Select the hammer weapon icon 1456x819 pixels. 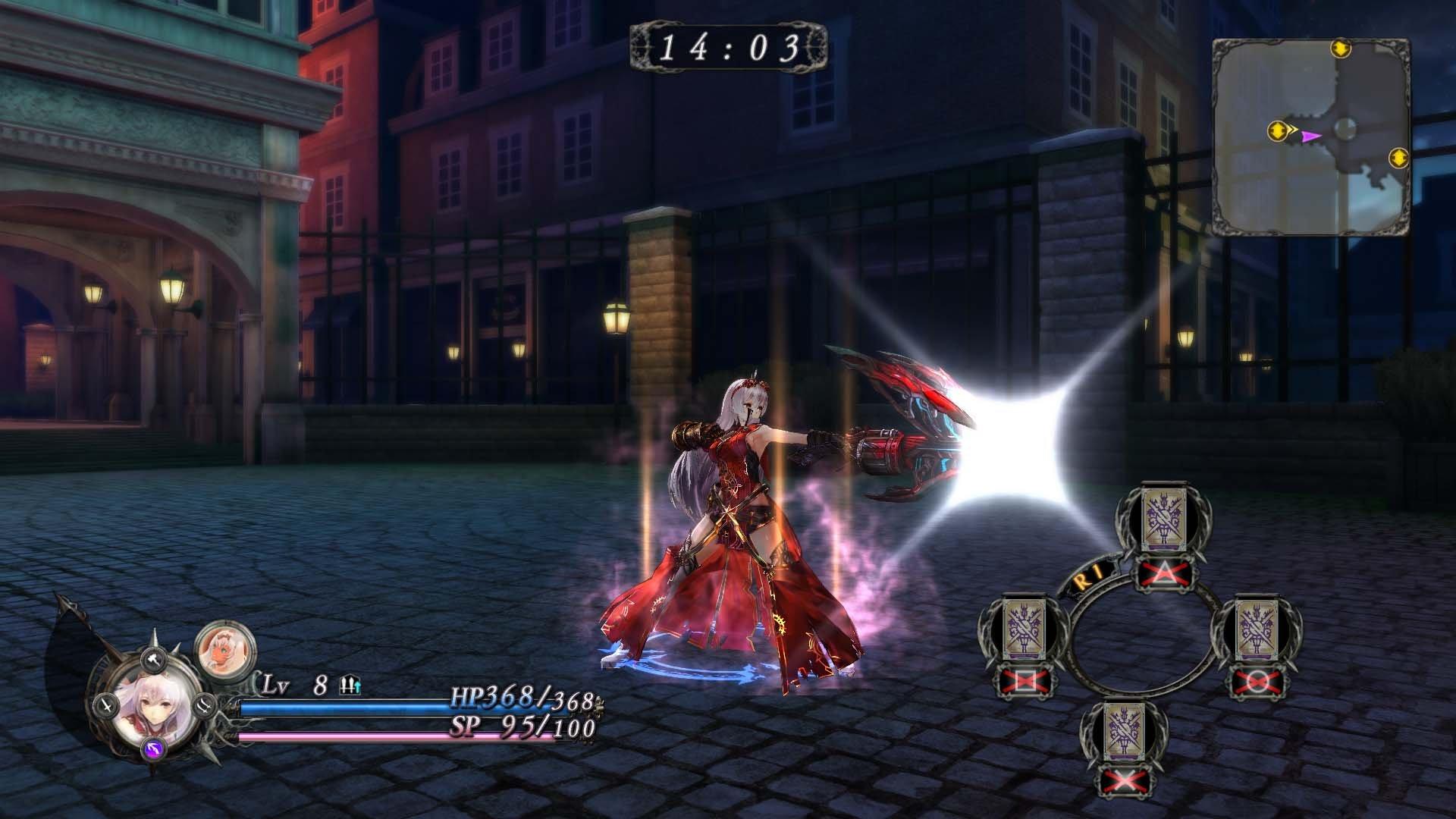153,660
